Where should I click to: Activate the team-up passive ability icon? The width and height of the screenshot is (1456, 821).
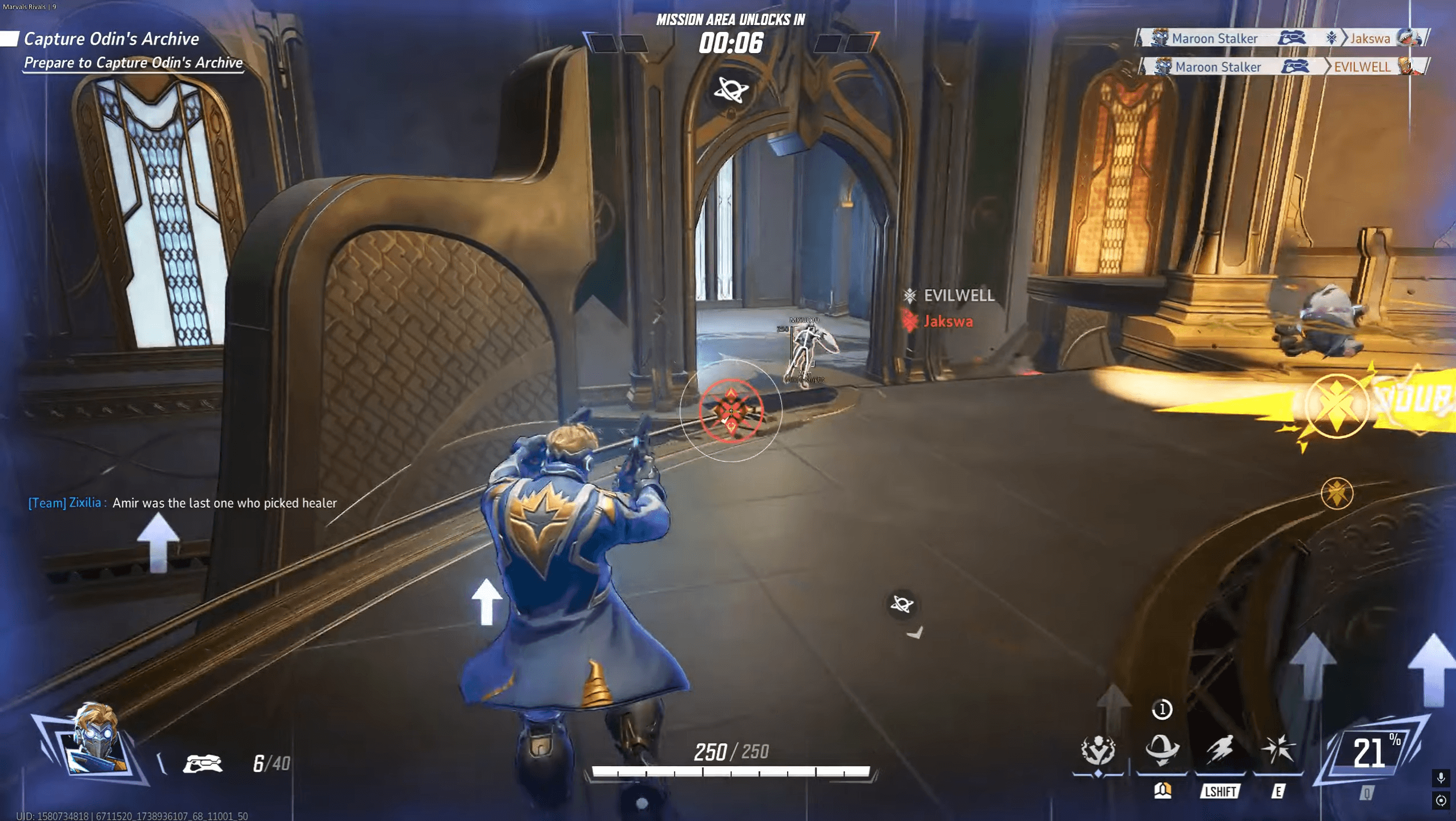[x=1098, y=750]
